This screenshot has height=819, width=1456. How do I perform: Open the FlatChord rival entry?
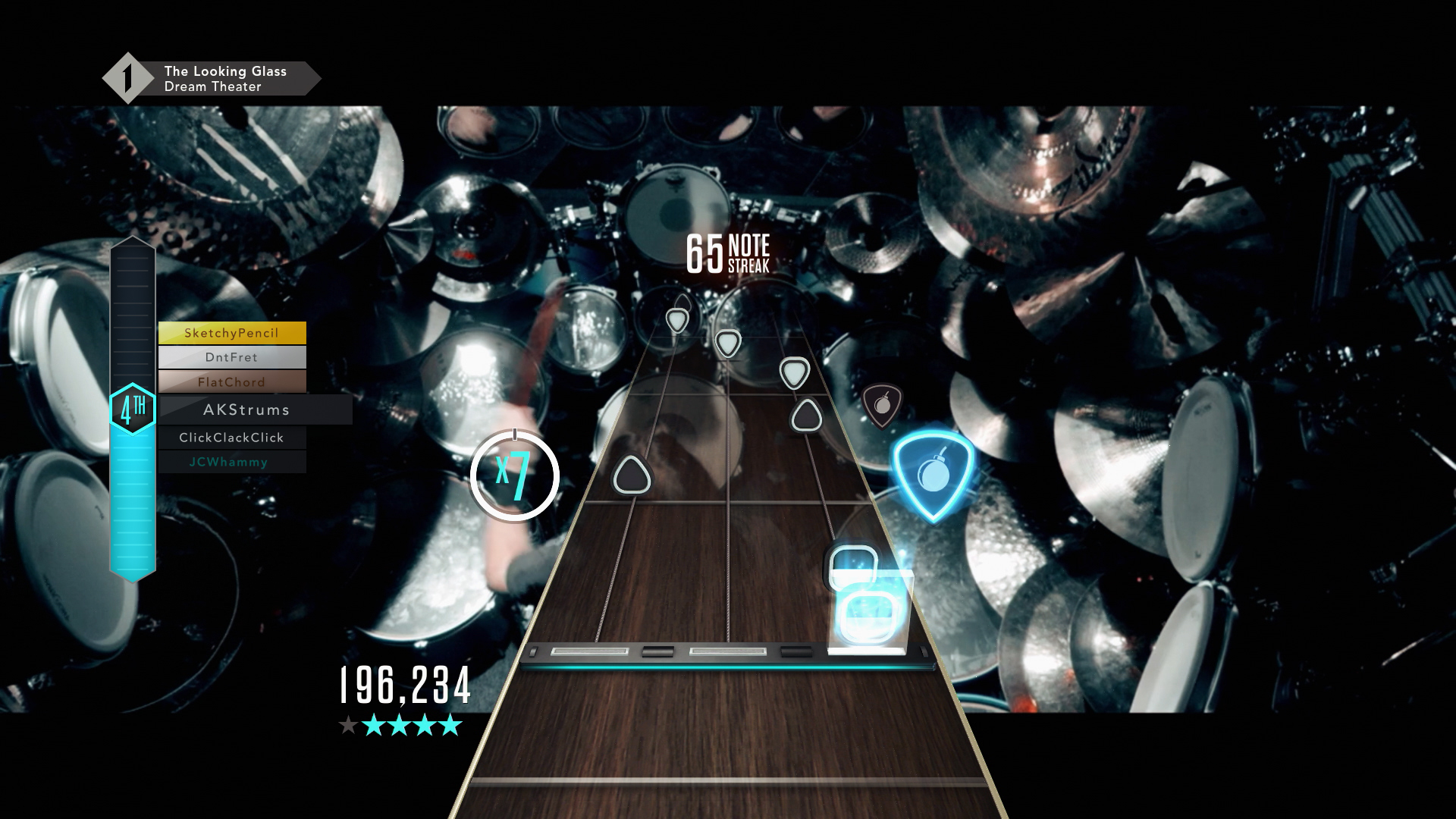[x=231, y=382]
